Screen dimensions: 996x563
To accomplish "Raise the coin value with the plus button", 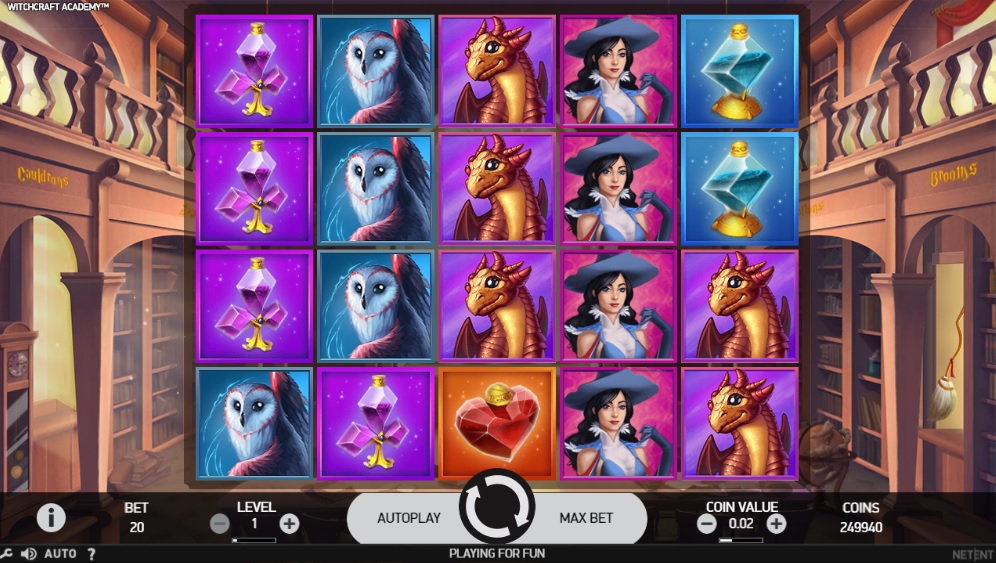I will (x=776, y=523).
